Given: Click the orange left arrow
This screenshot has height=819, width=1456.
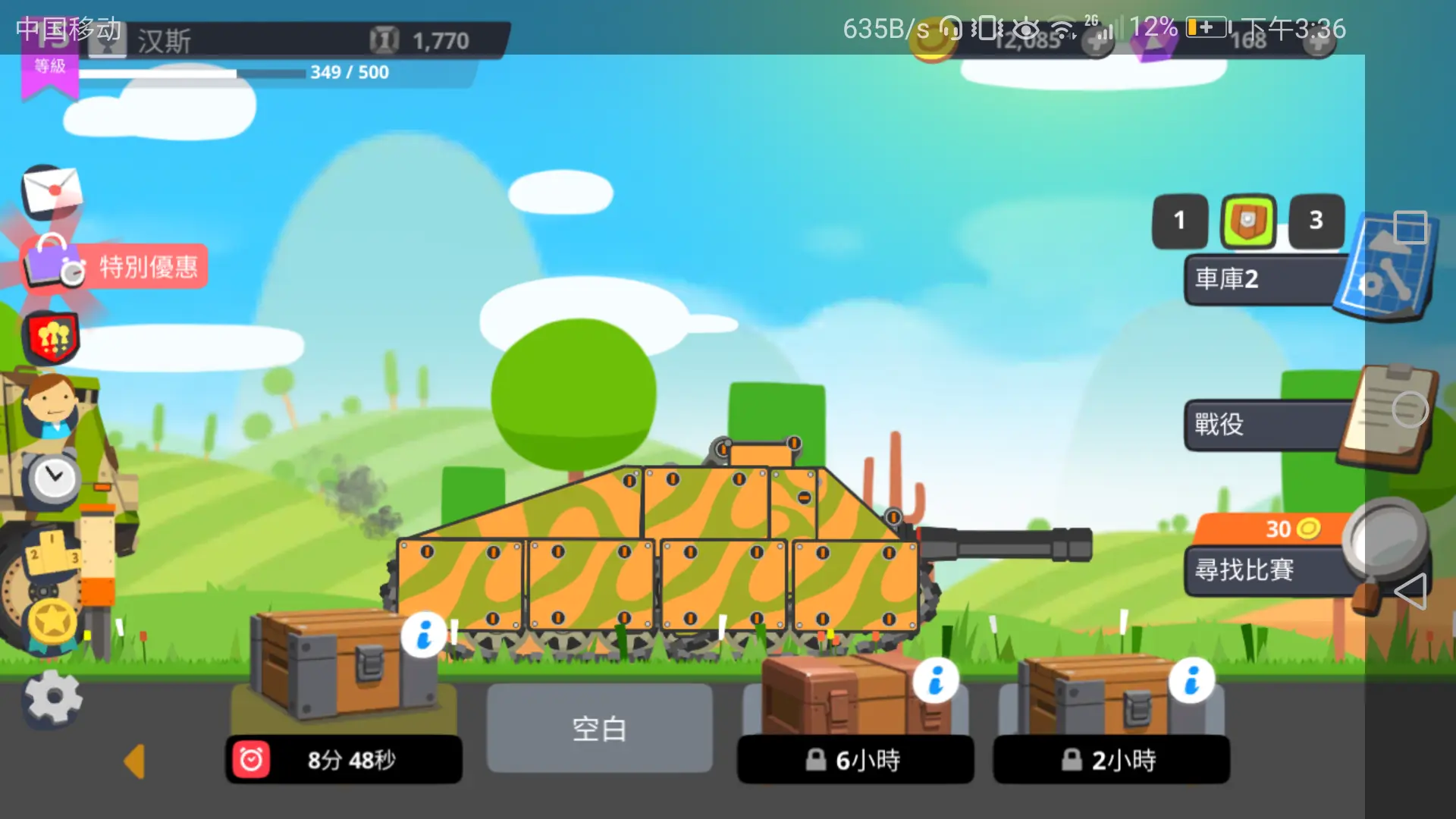Looking at the screenshot, I should [135, 761].
